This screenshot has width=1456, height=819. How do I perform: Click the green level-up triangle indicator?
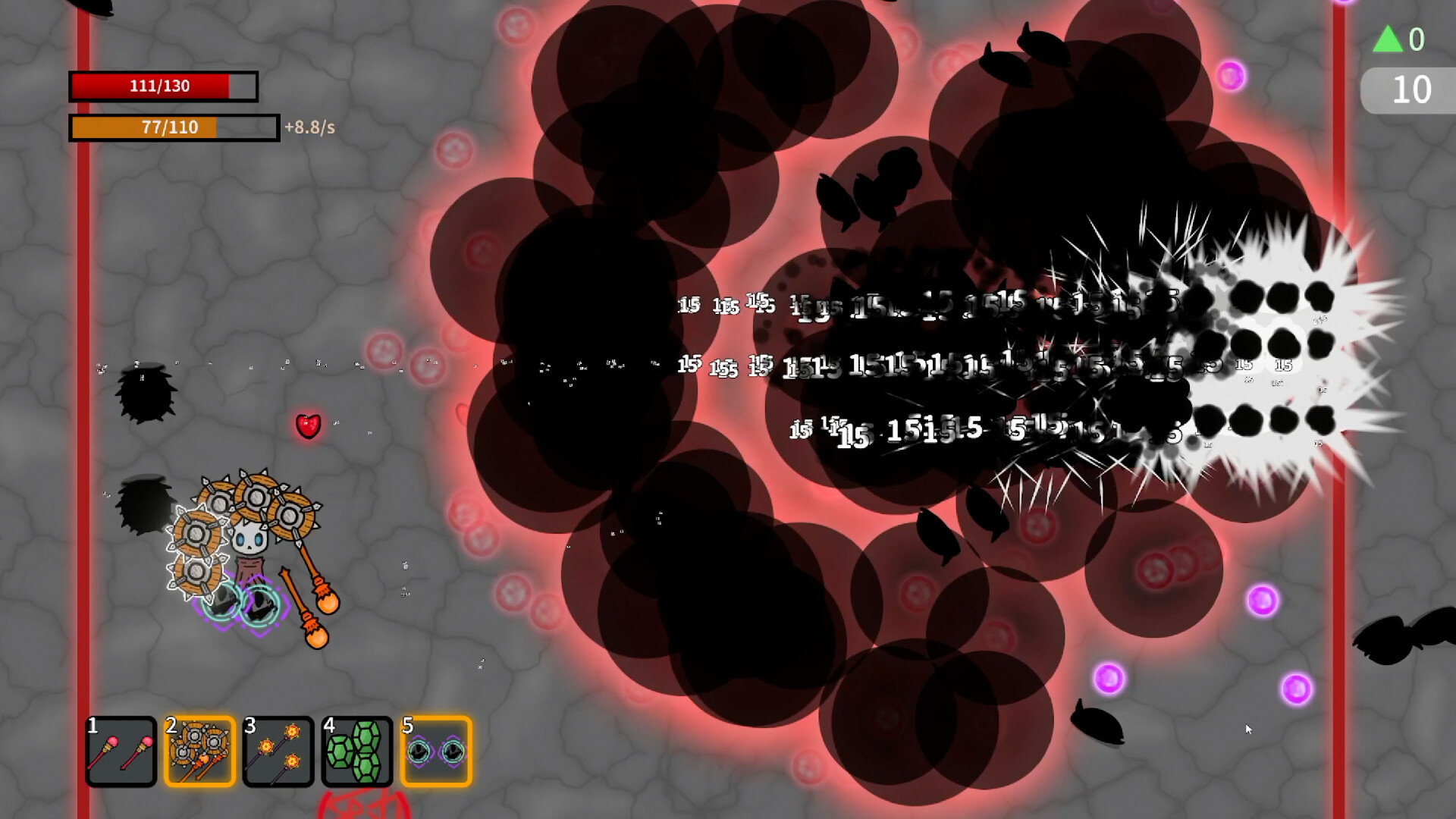[x=1389, y=40]
